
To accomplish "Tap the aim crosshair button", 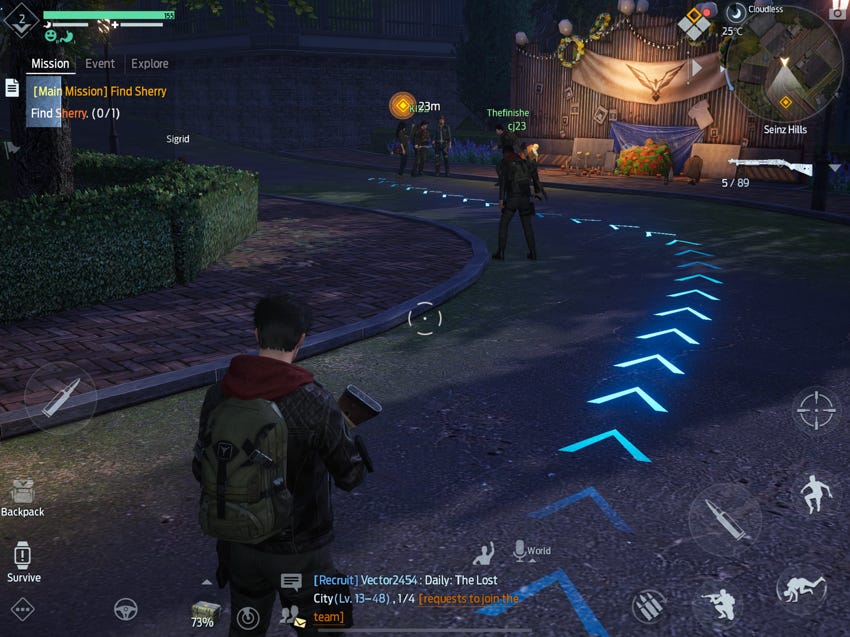I will click(x=815, y=409).
